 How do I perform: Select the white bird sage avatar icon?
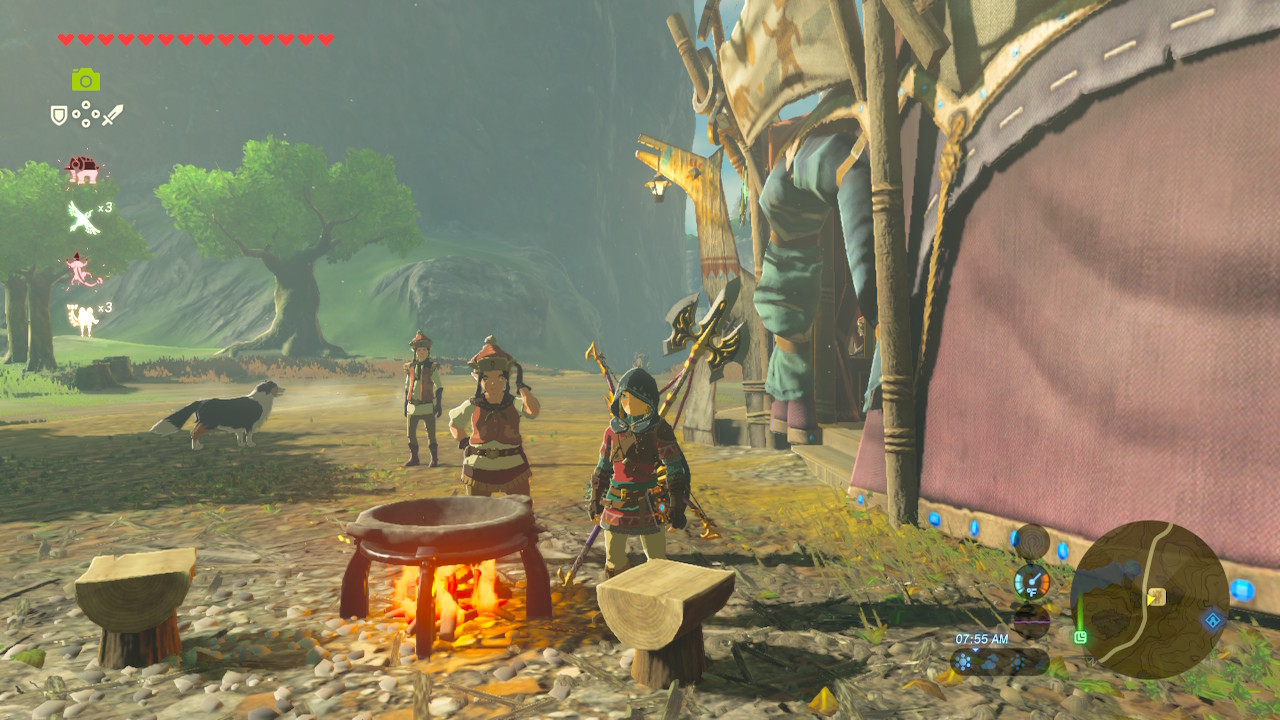pyautogui.click(x=80, y=217)
